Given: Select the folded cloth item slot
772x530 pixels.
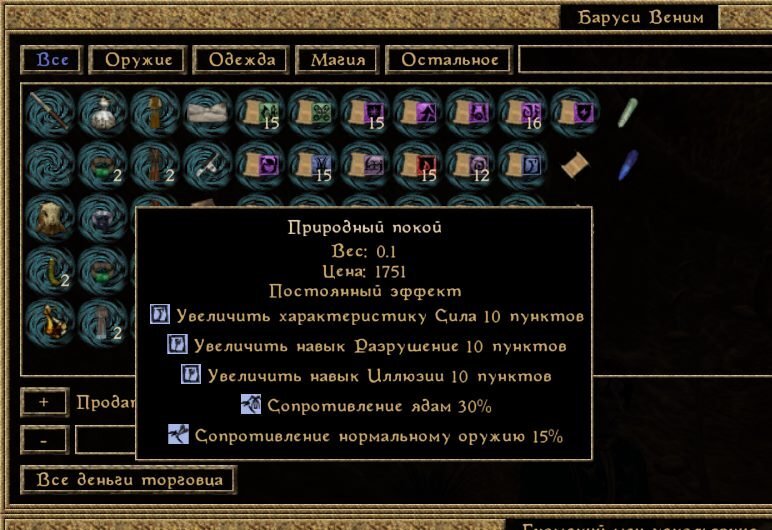Looking at the screenshot, I should click(204, 111).
